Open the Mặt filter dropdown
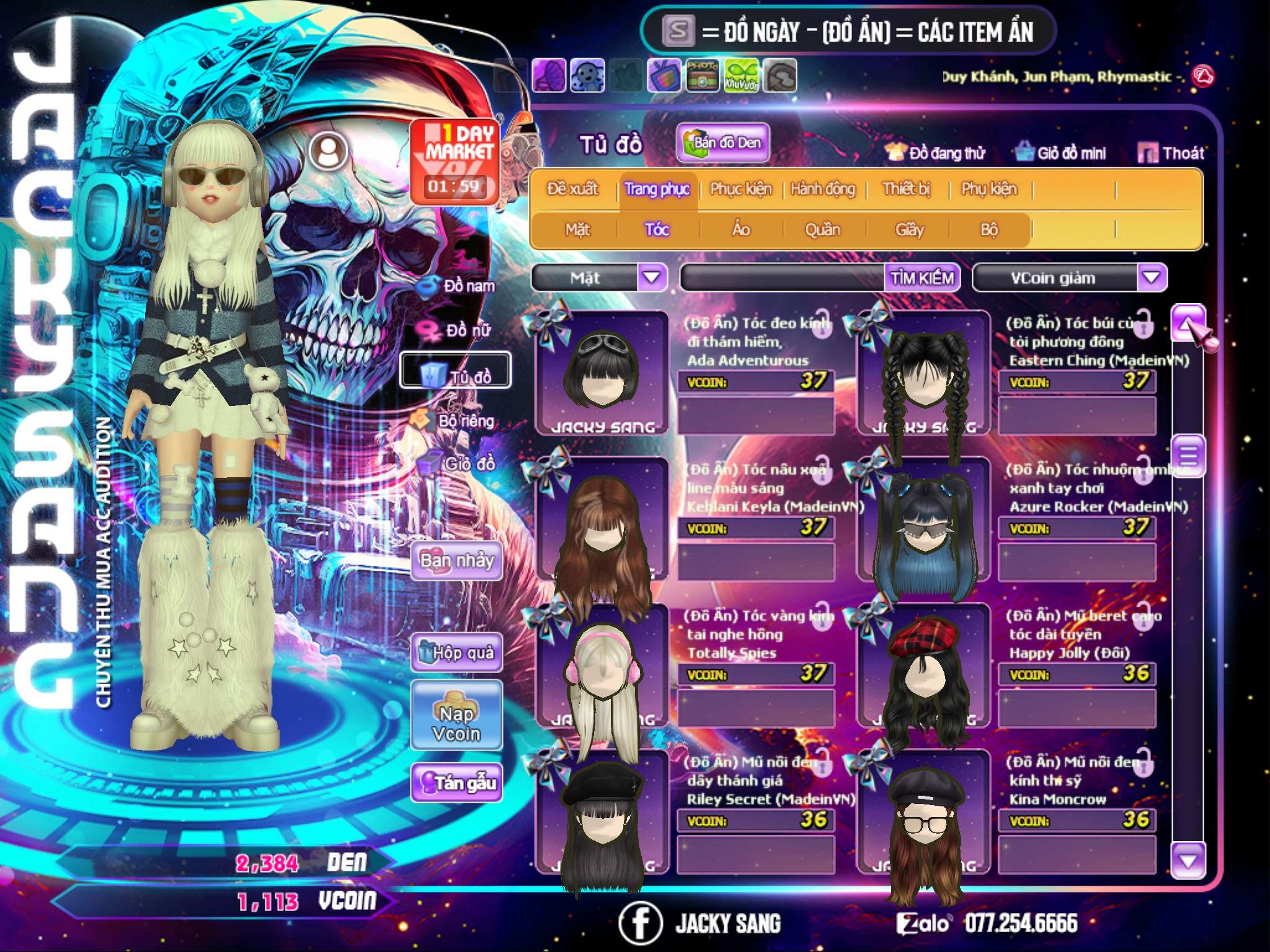The image size is (1270, 952). 651,278
